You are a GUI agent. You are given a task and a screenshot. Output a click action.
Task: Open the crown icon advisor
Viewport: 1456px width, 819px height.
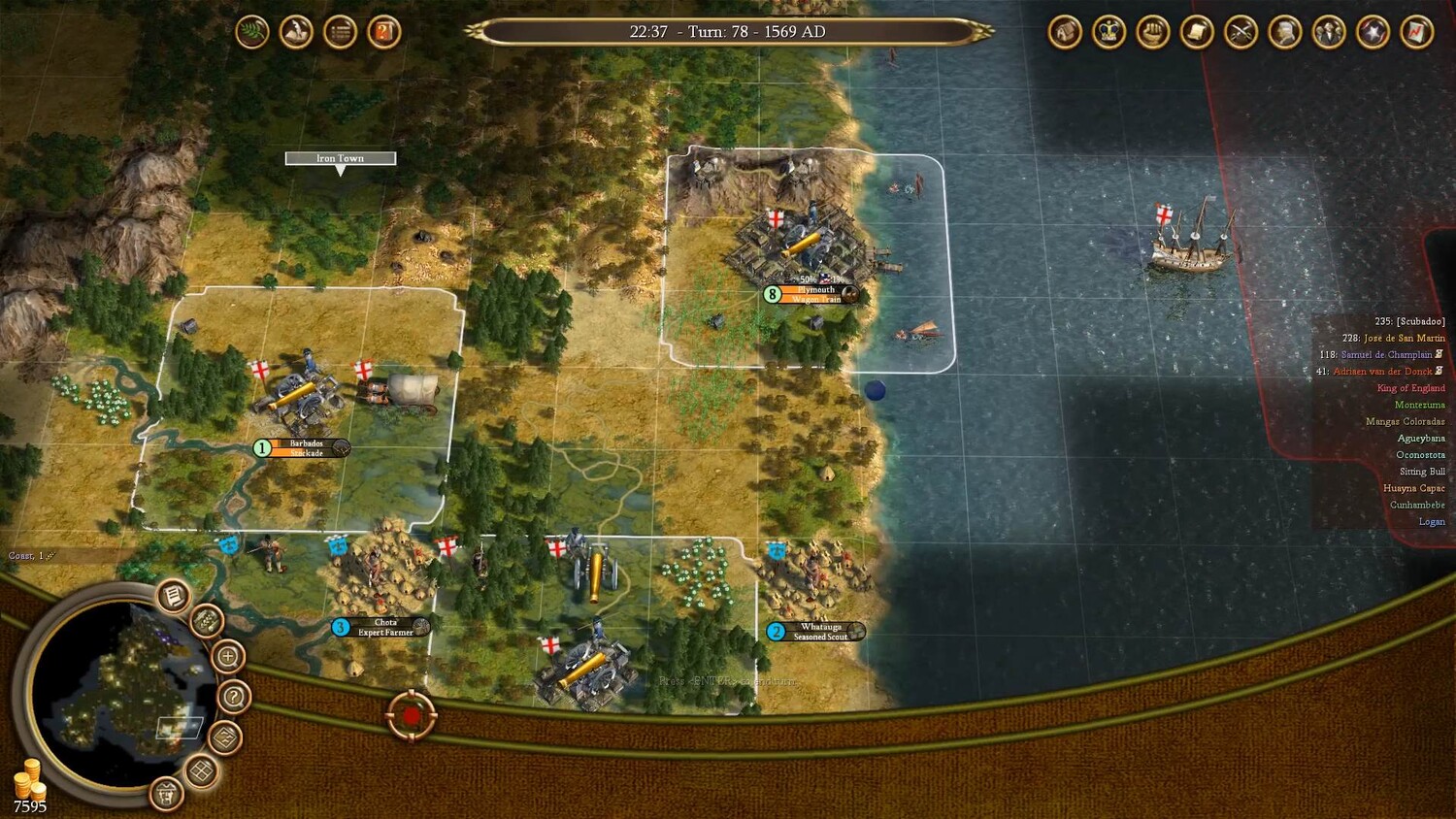(x=1109, y=32)
